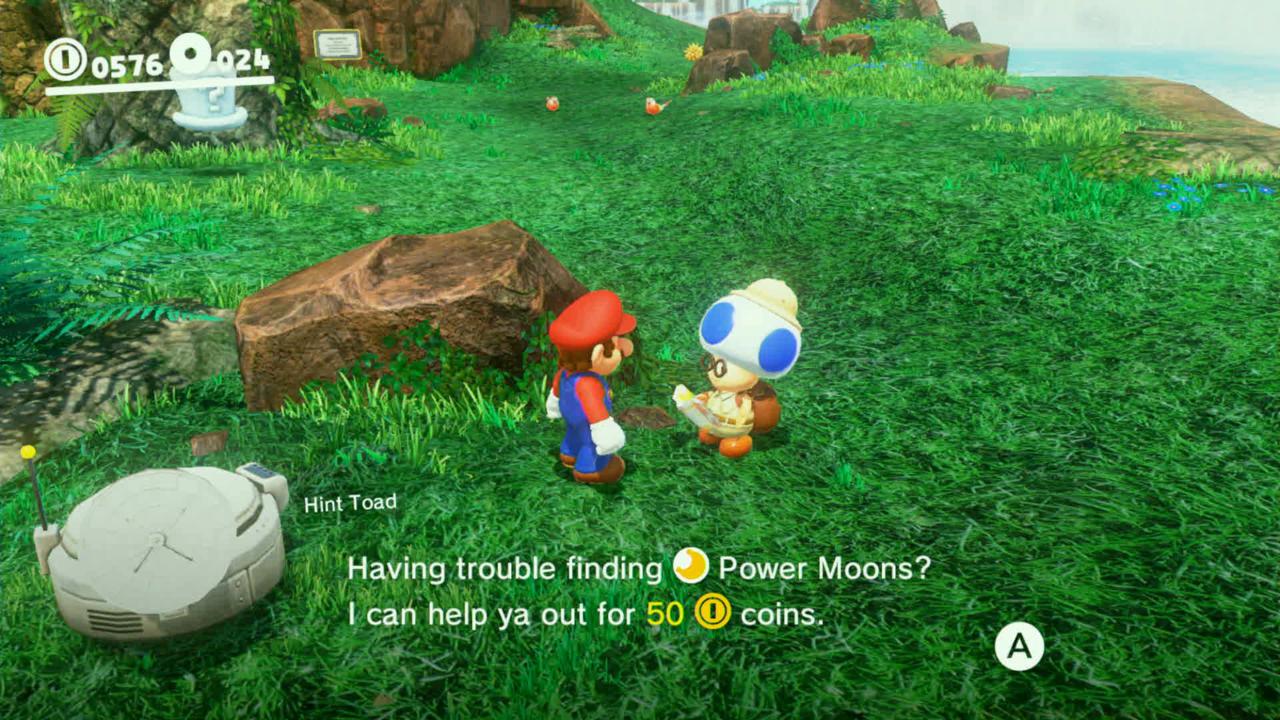The height and width of the screenshot is (720, 1280).
Task: Click the Hint Toad name label
Action: click(350, 503)
